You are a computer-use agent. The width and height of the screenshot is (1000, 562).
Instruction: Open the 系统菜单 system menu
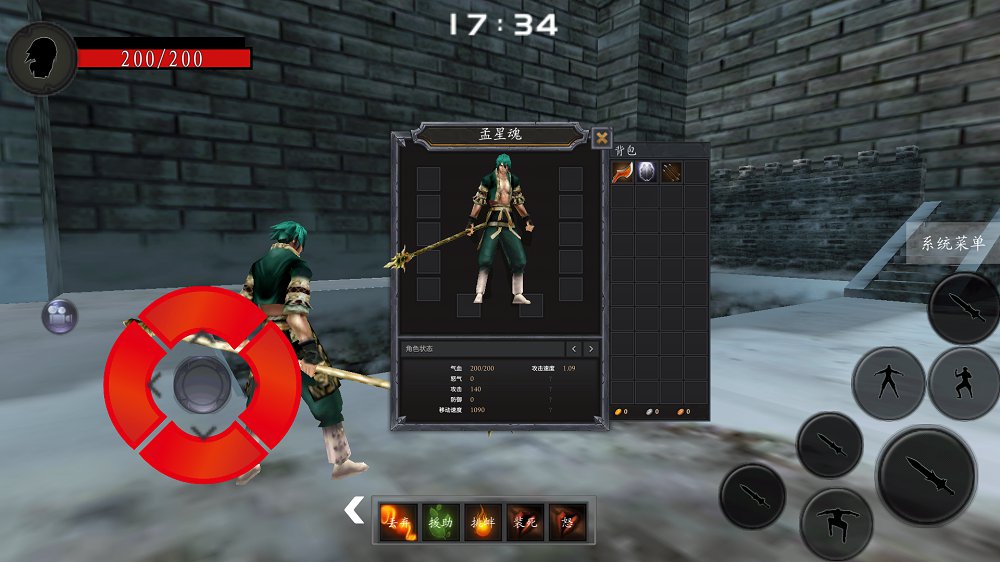(952, 243)
